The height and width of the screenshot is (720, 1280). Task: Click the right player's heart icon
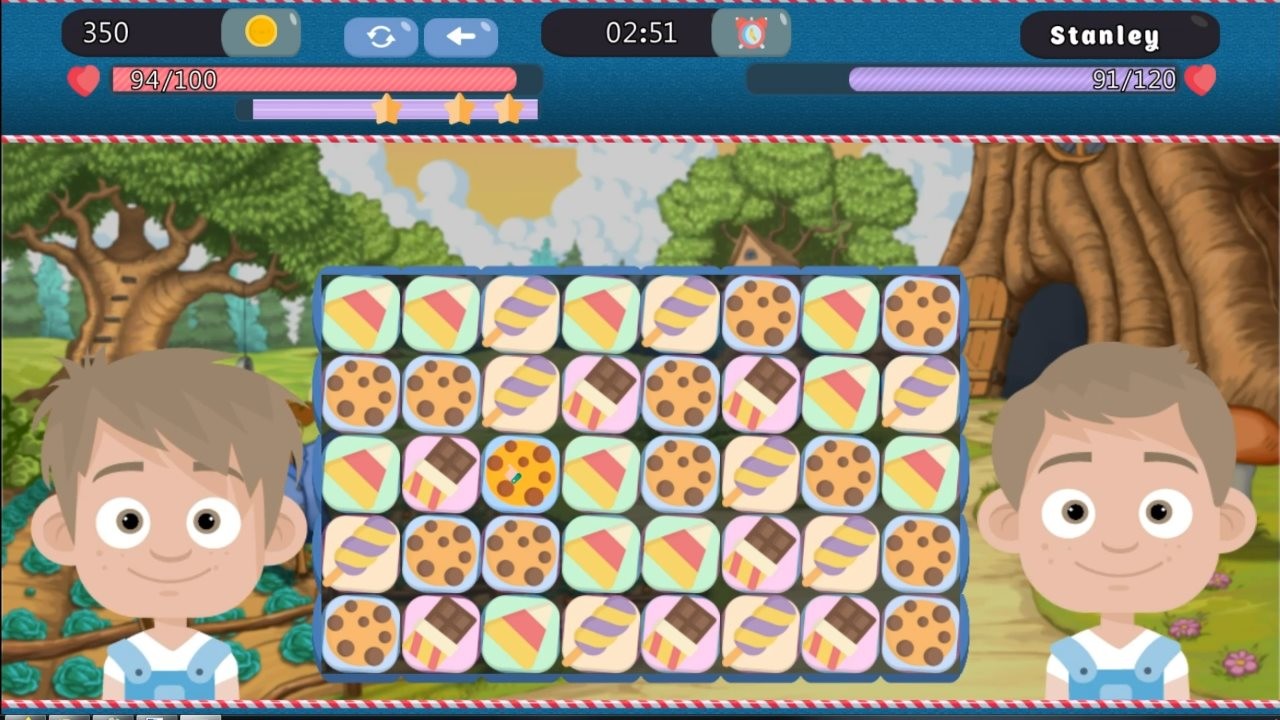(x=1200, y=78)
